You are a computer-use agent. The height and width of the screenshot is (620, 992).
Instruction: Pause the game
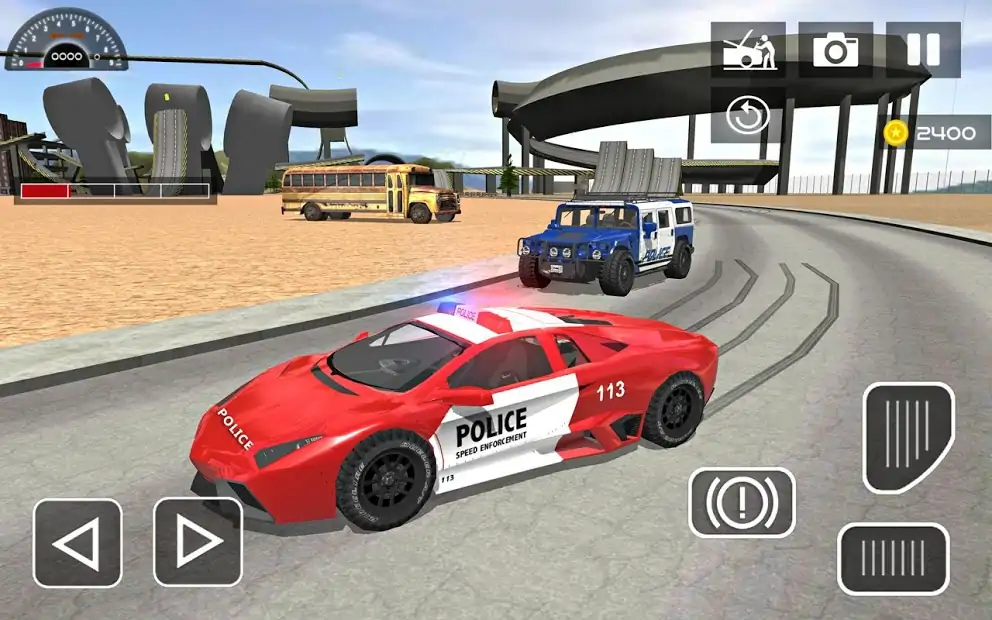pyautogui.click(x=923, y=50)
